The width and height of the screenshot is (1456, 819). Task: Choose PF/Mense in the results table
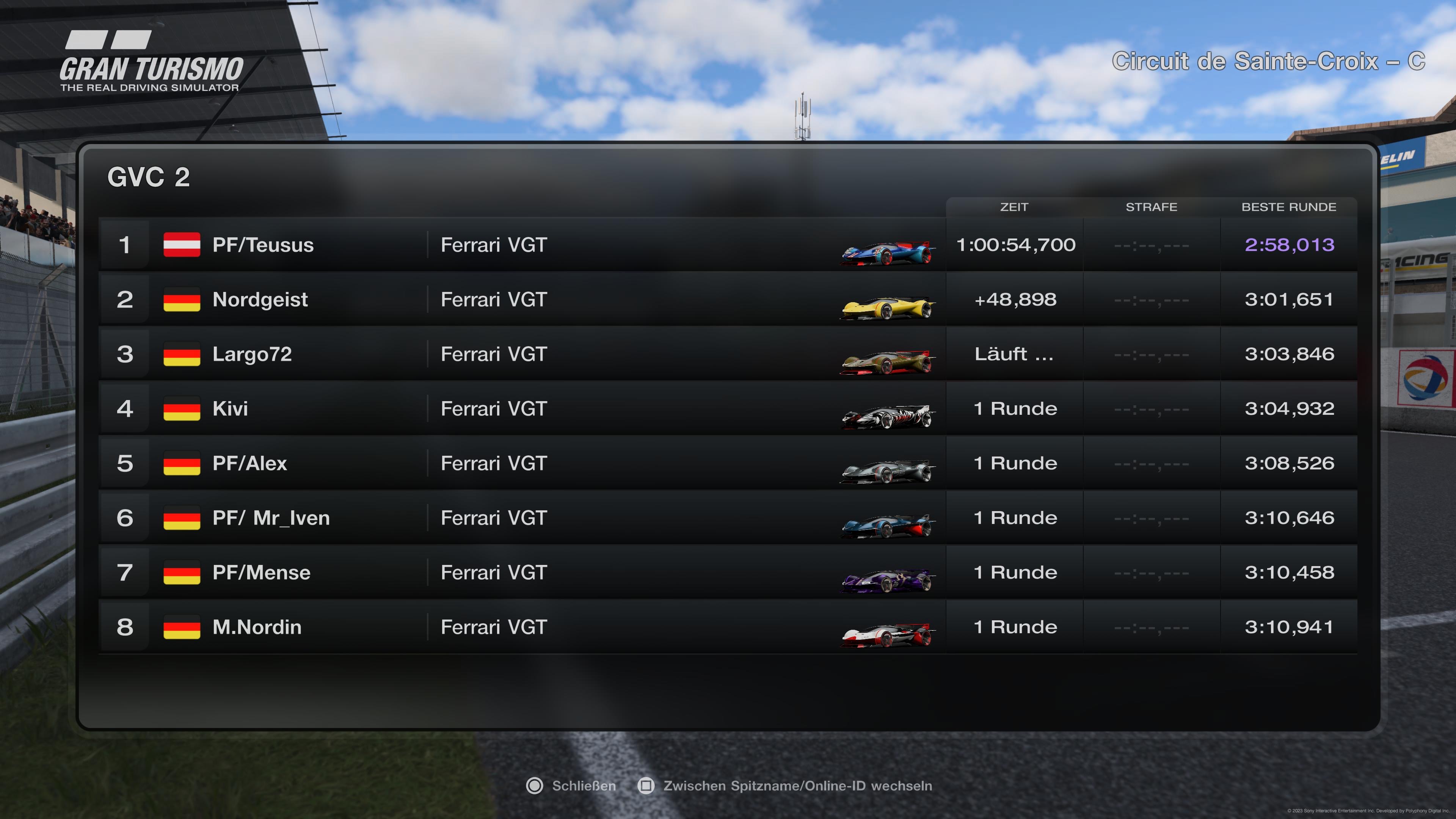point(261,573)
